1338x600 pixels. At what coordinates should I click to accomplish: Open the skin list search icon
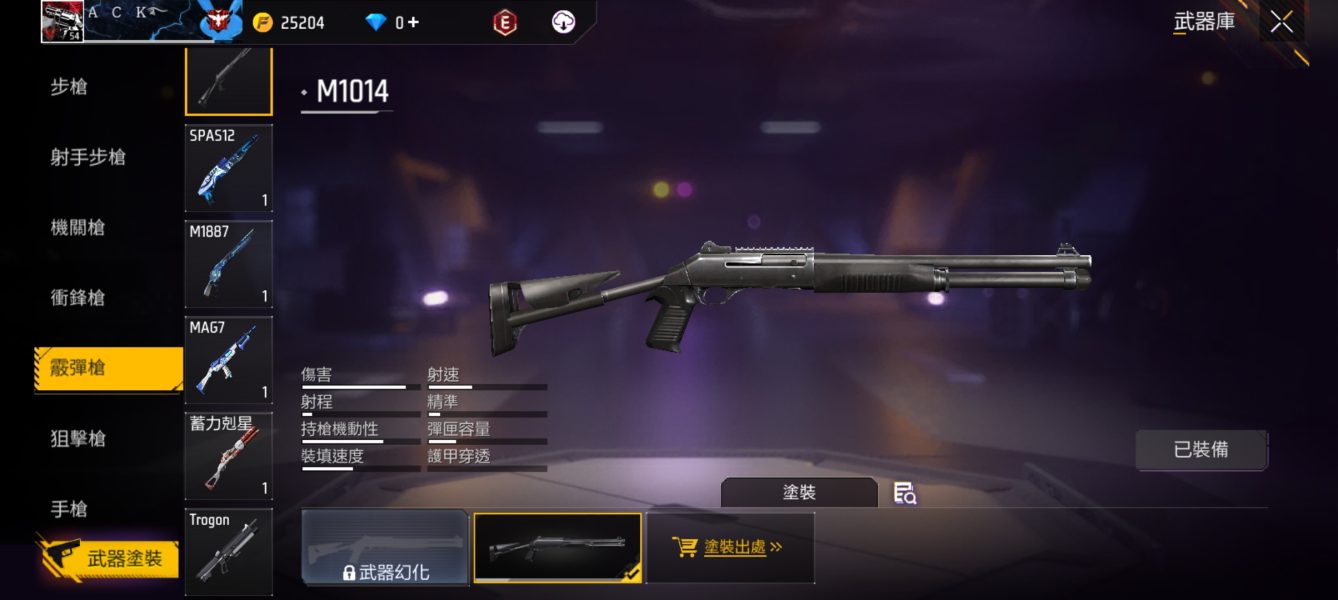(905, 493)
